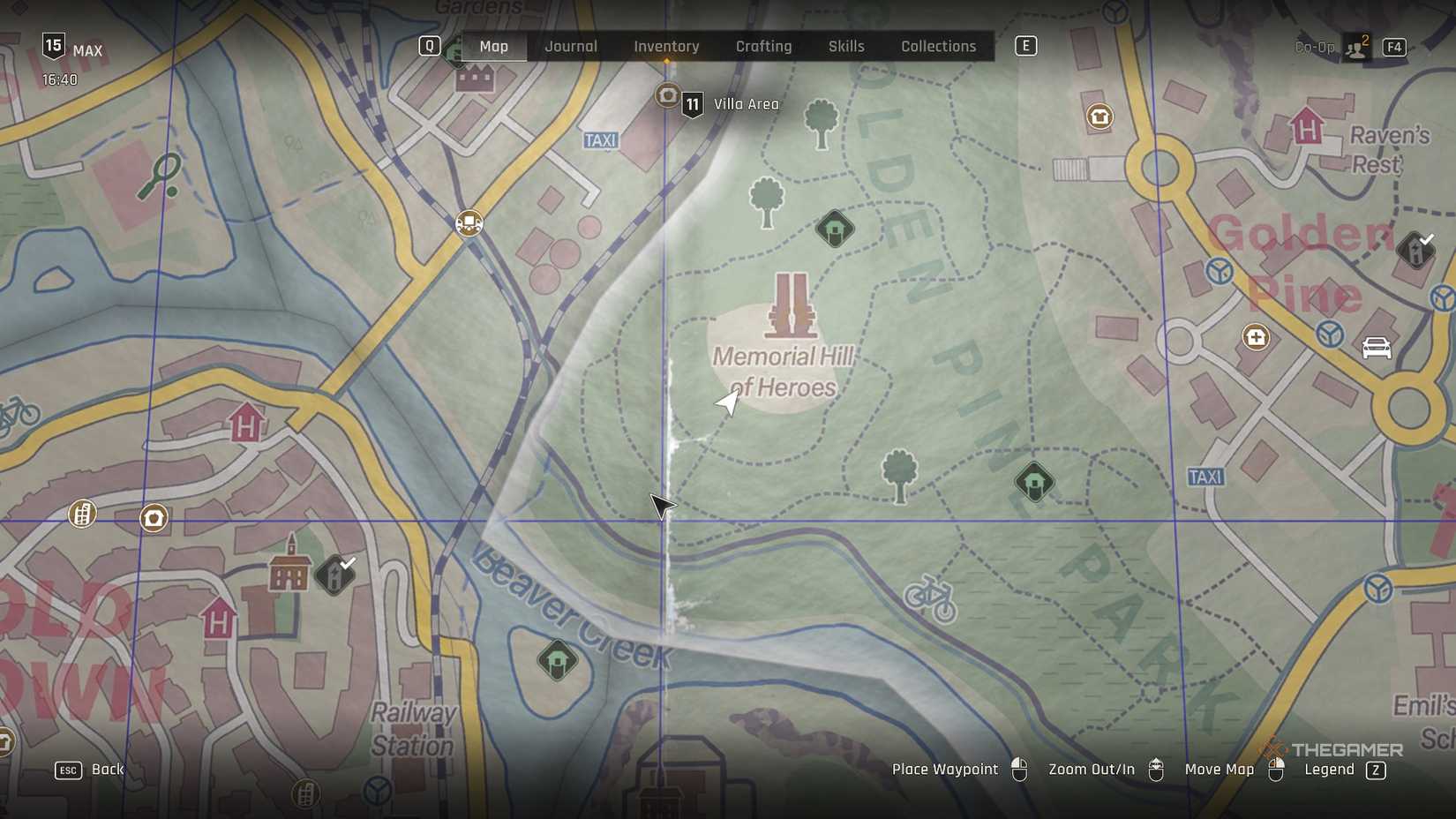1456x819 pixels.
Task: Open the Inventory tab
Action: click(666, 47)
